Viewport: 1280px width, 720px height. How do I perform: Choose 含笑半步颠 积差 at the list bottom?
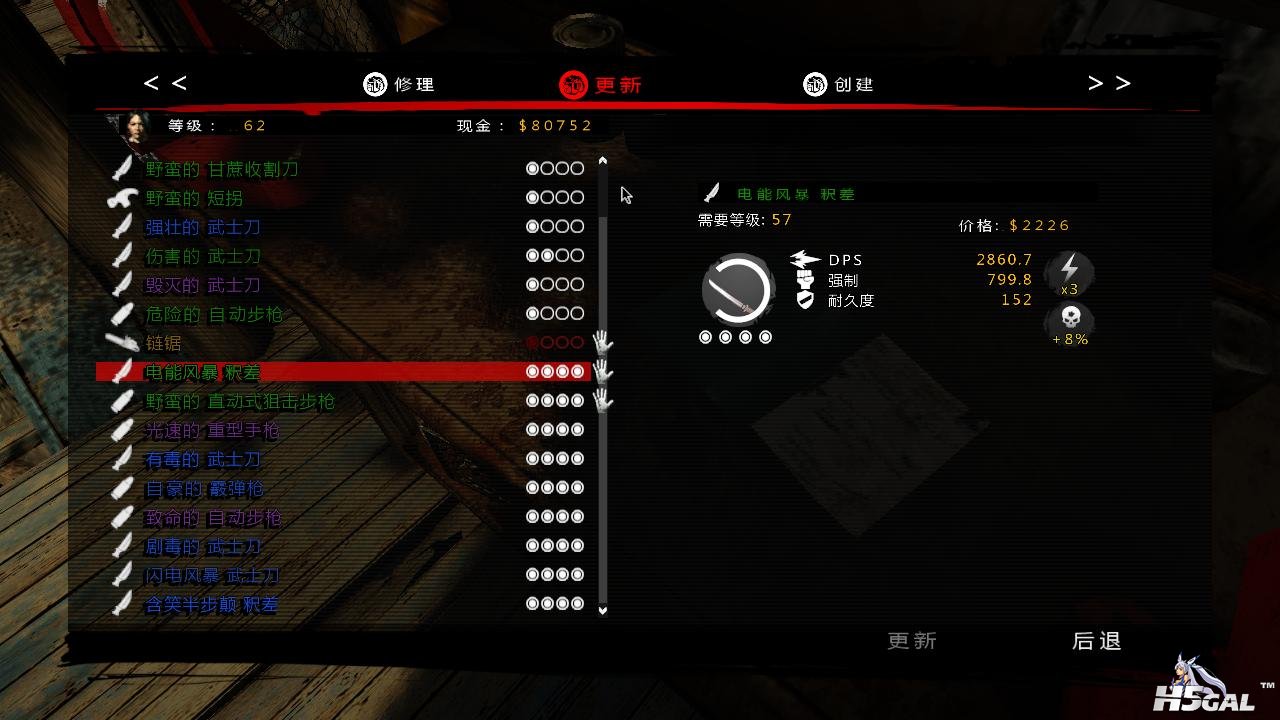[x=212, y=605]
